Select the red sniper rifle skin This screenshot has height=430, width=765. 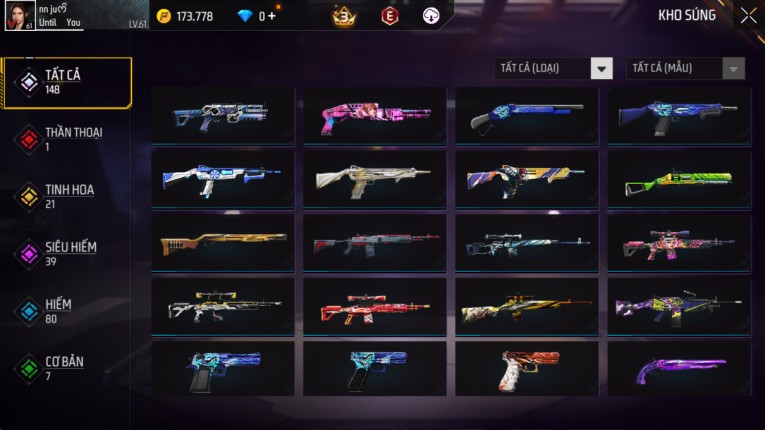(375, 308)
